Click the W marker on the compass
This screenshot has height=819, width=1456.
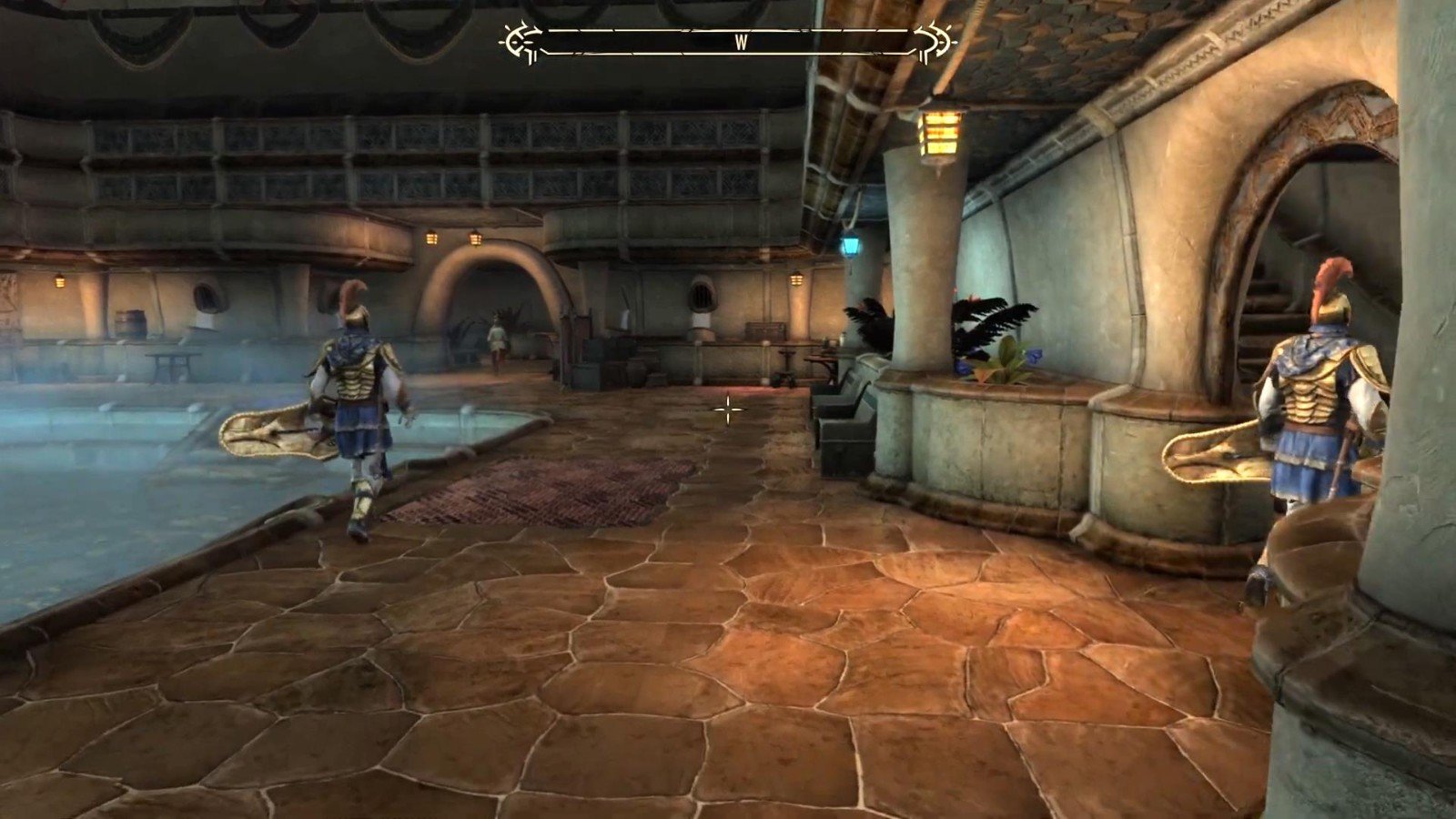743,40
